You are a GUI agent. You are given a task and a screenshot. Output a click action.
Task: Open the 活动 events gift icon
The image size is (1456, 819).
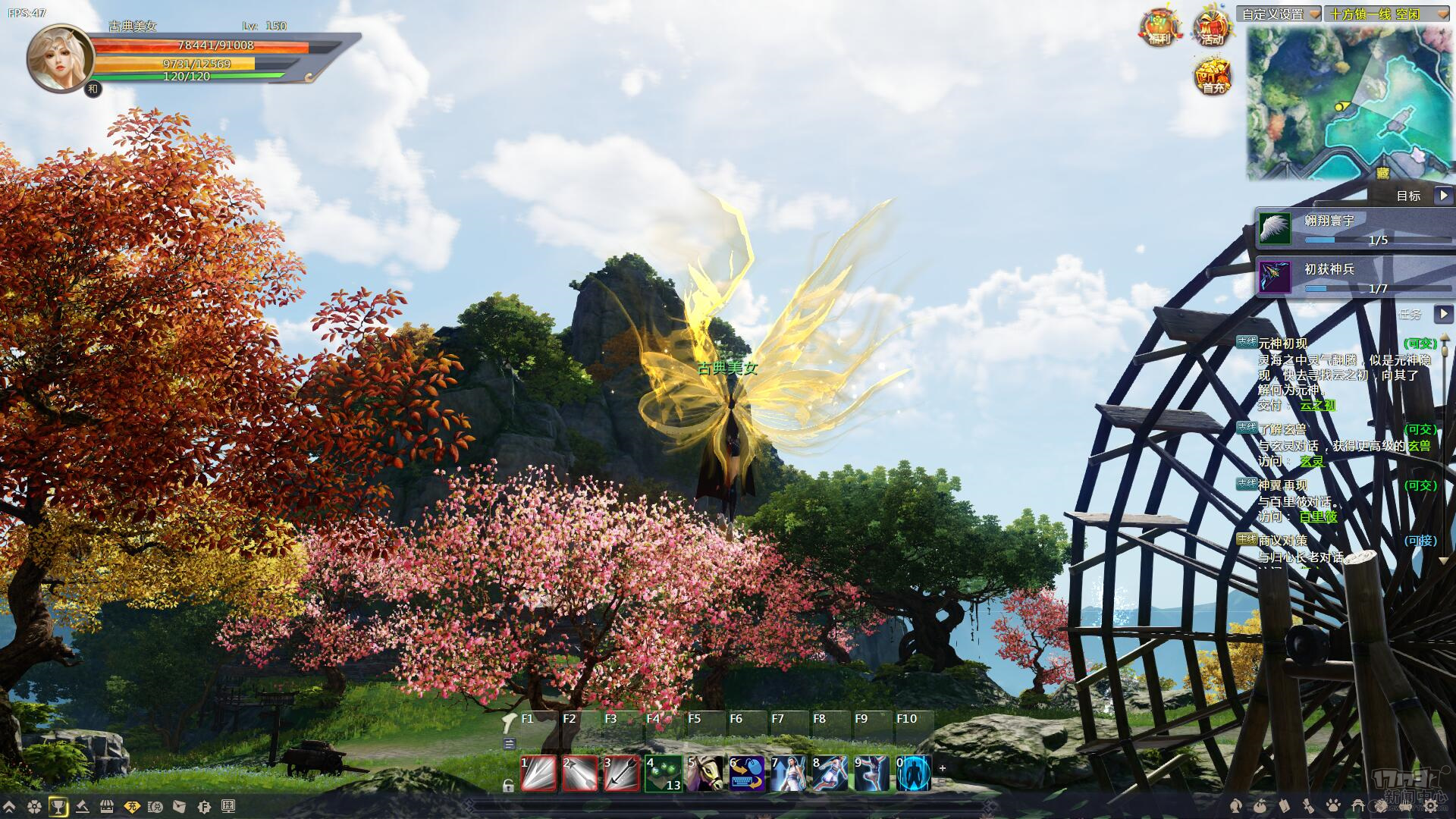point(1212,28)
